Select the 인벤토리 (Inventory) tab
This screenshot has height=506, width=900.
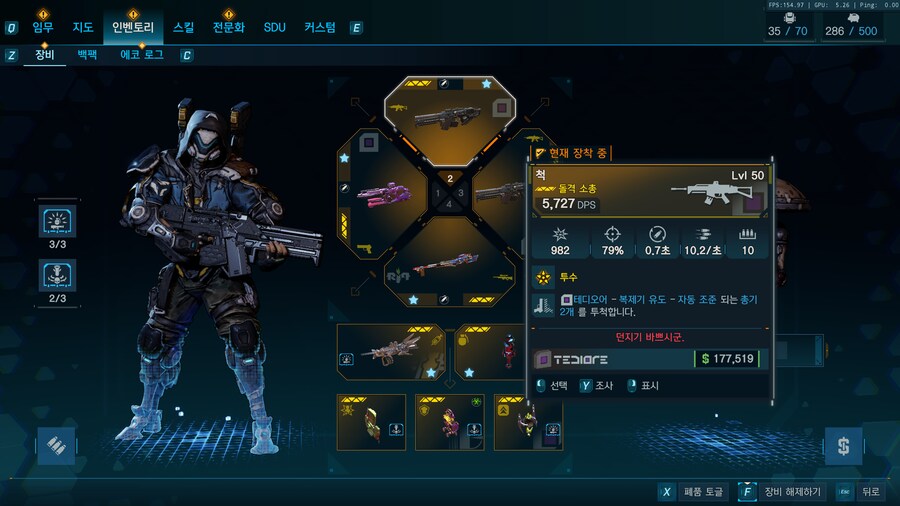(x=131, y=27)
